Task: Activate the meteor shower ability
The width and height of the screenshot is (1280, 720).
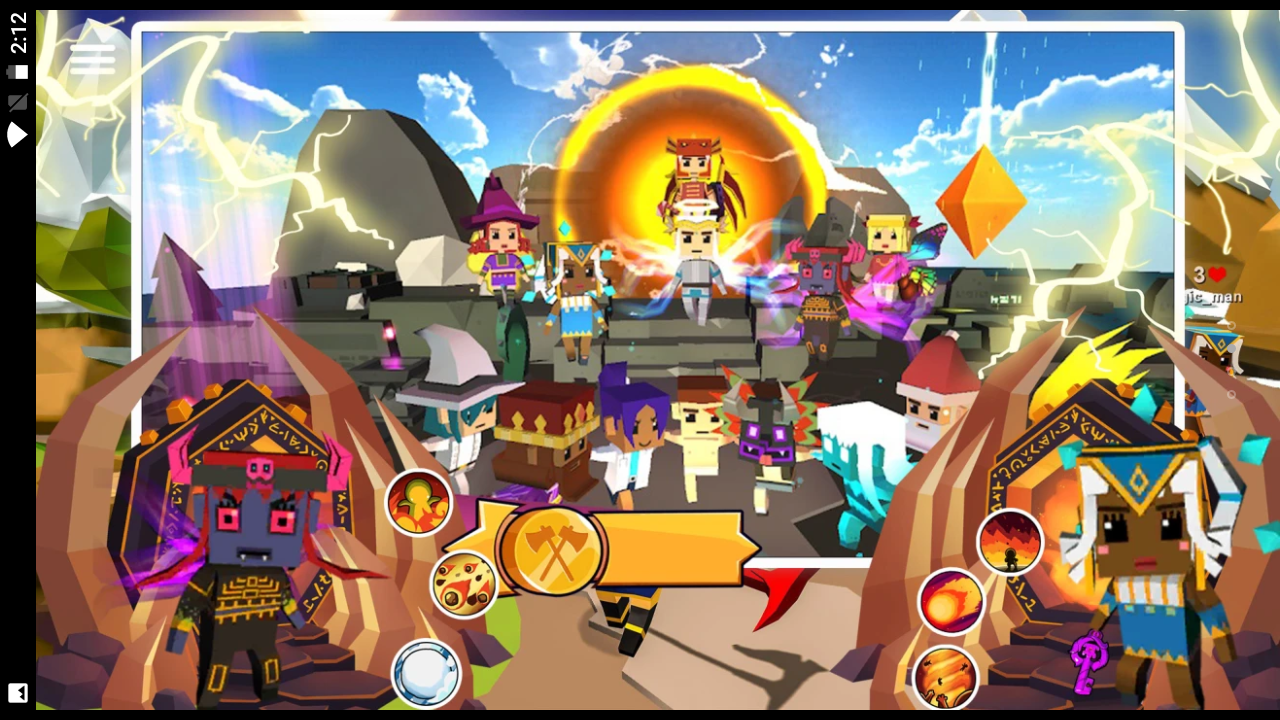Action: coord(464,584)
